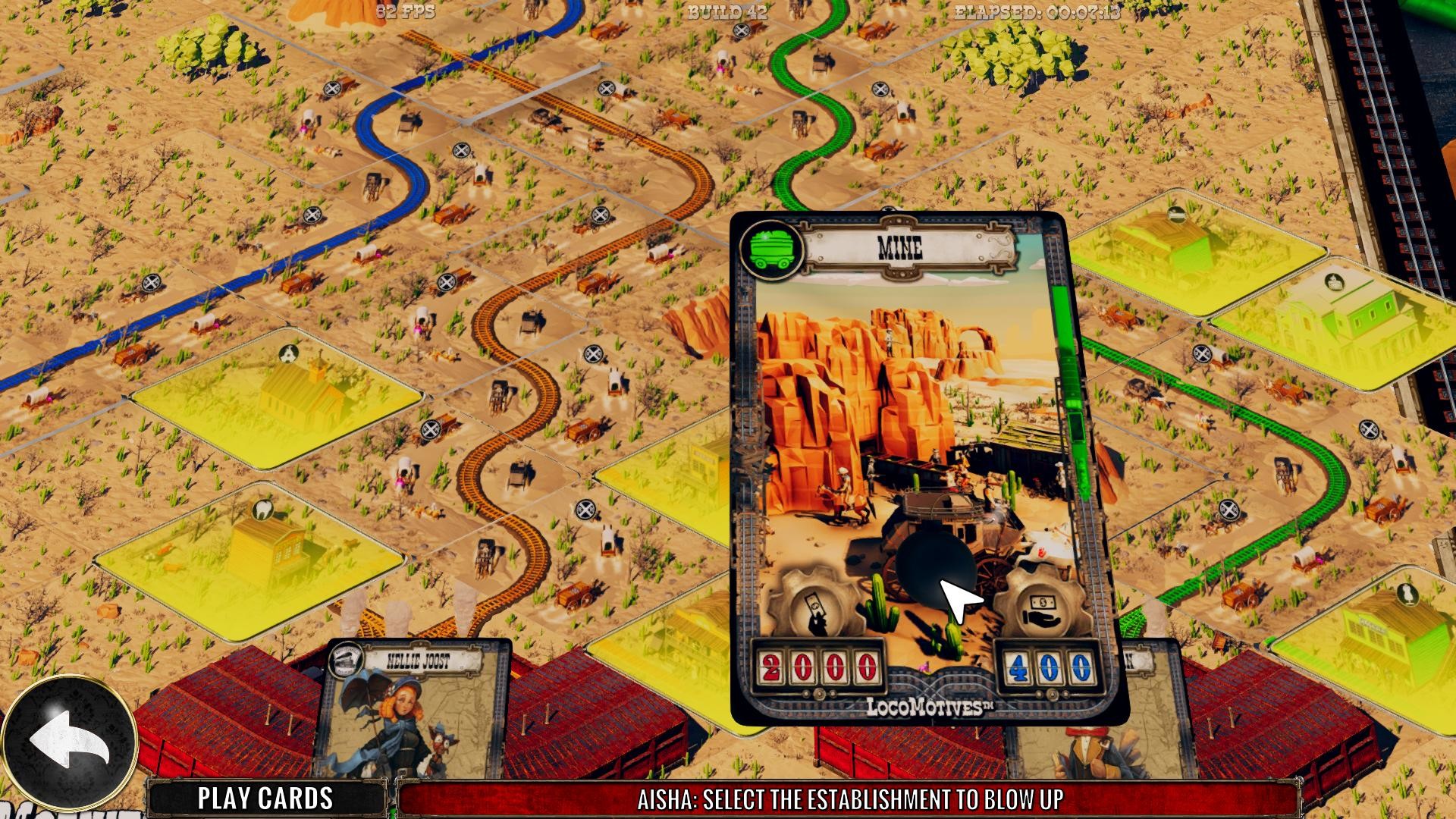Expand Nellie Joost's character card at the bottom
The image size is (1456, 819).
417,720
